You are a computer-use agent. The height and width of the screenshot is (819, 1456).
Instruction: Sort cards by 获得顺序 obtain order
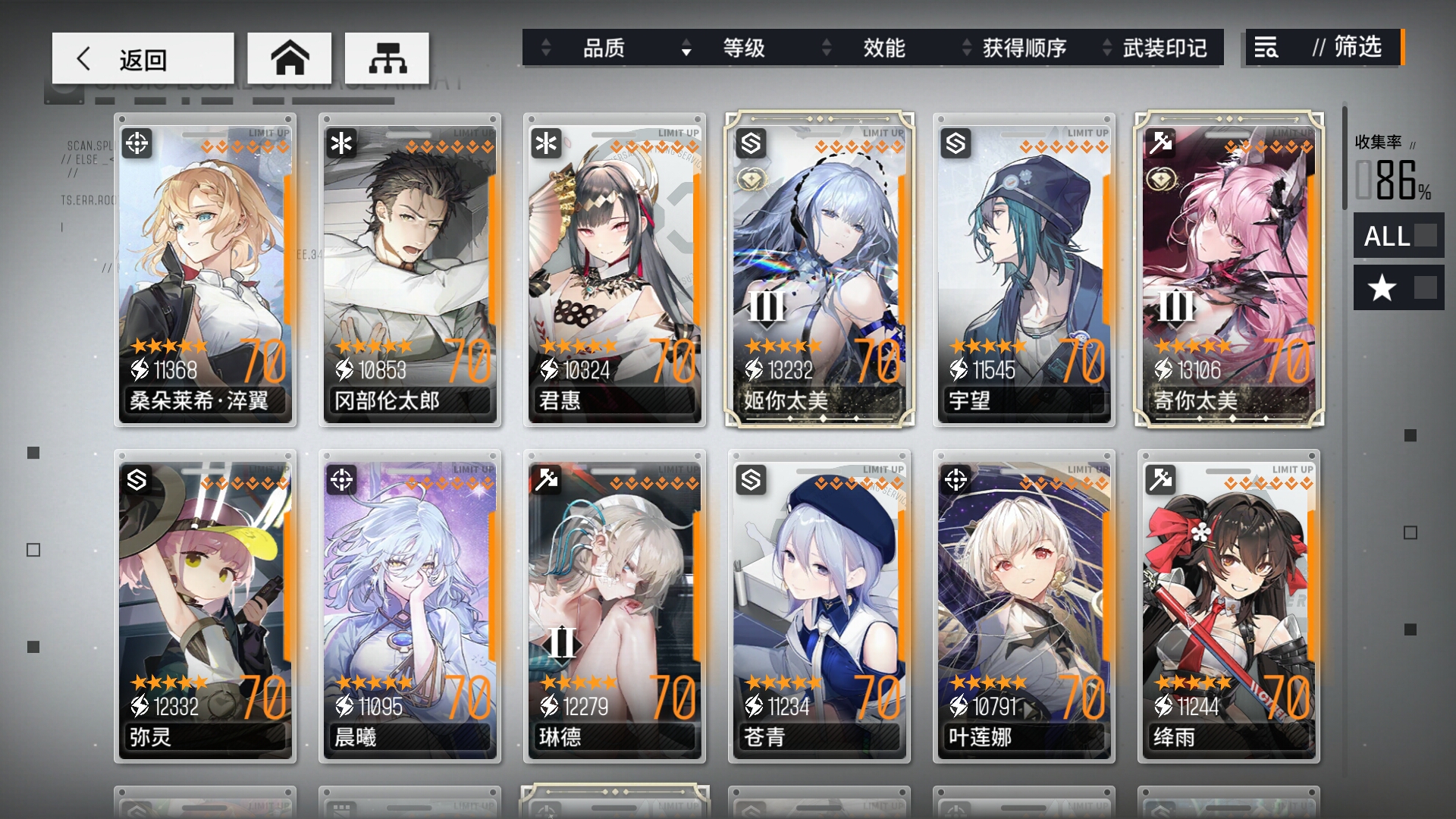tap(1024, 48)
